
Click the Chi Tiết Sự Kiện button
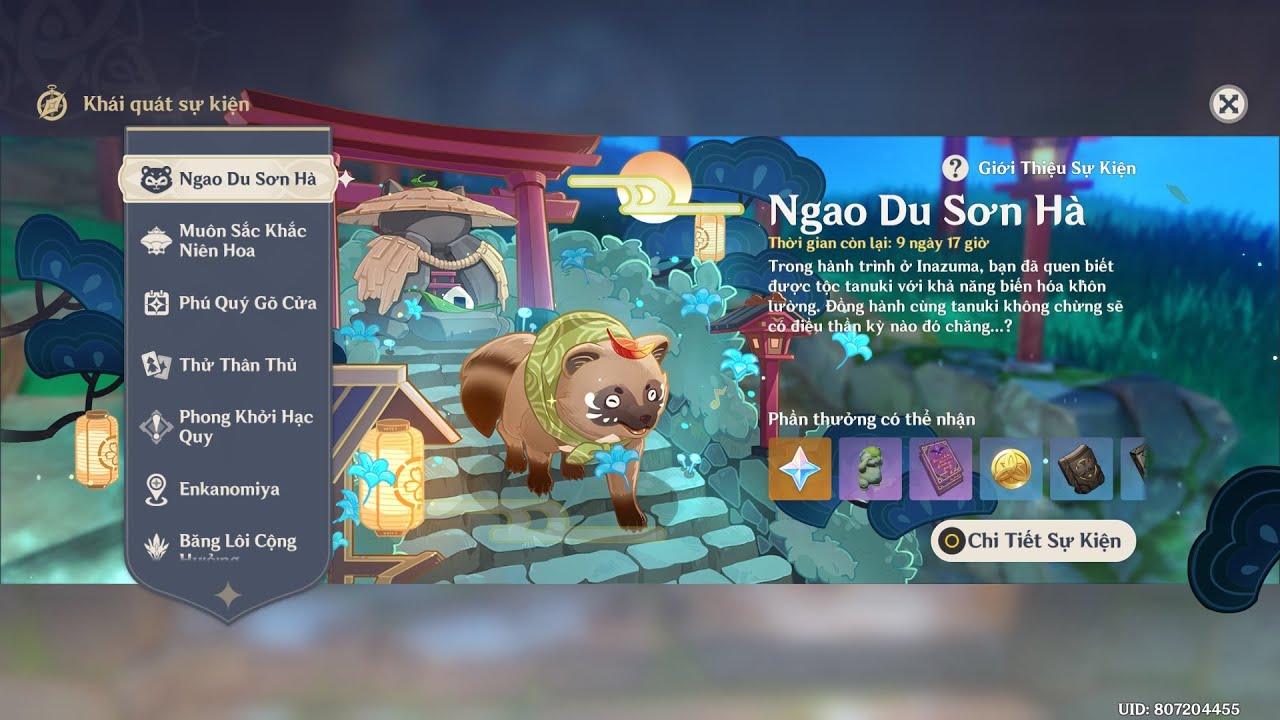coord(1033,541)
